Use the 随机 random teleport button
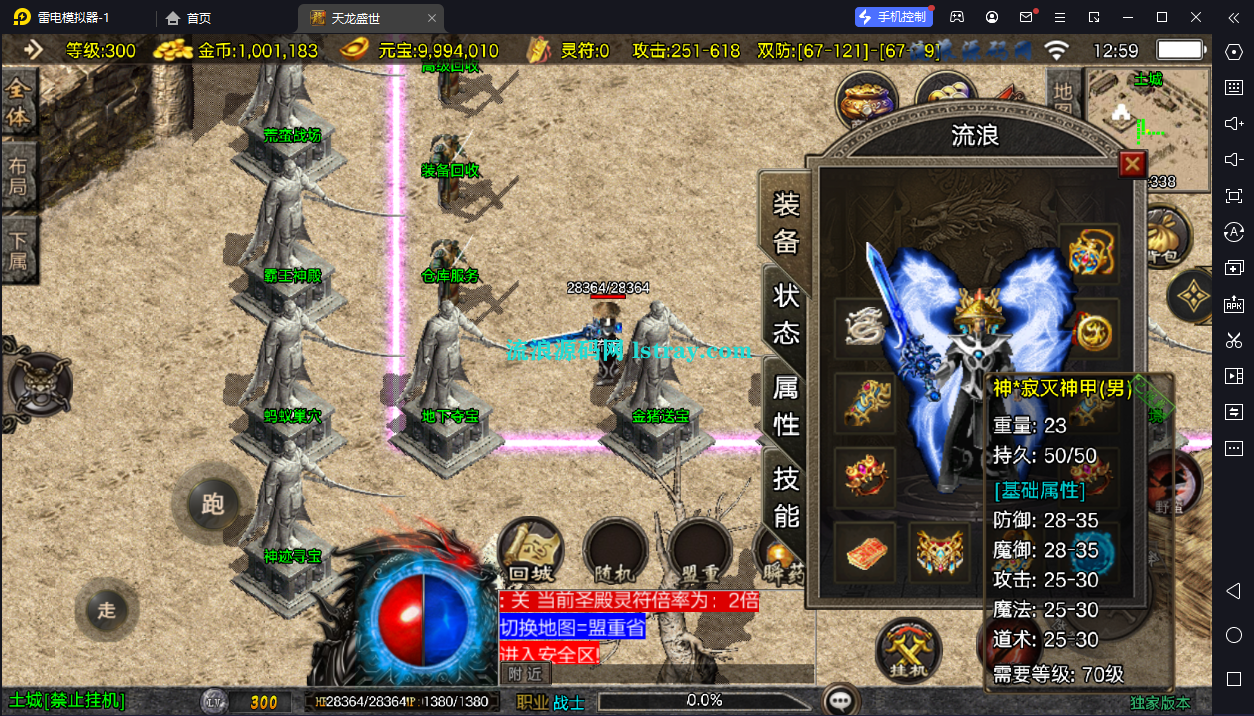Viewport: 1254px width, 716px height. pos(616,551)
